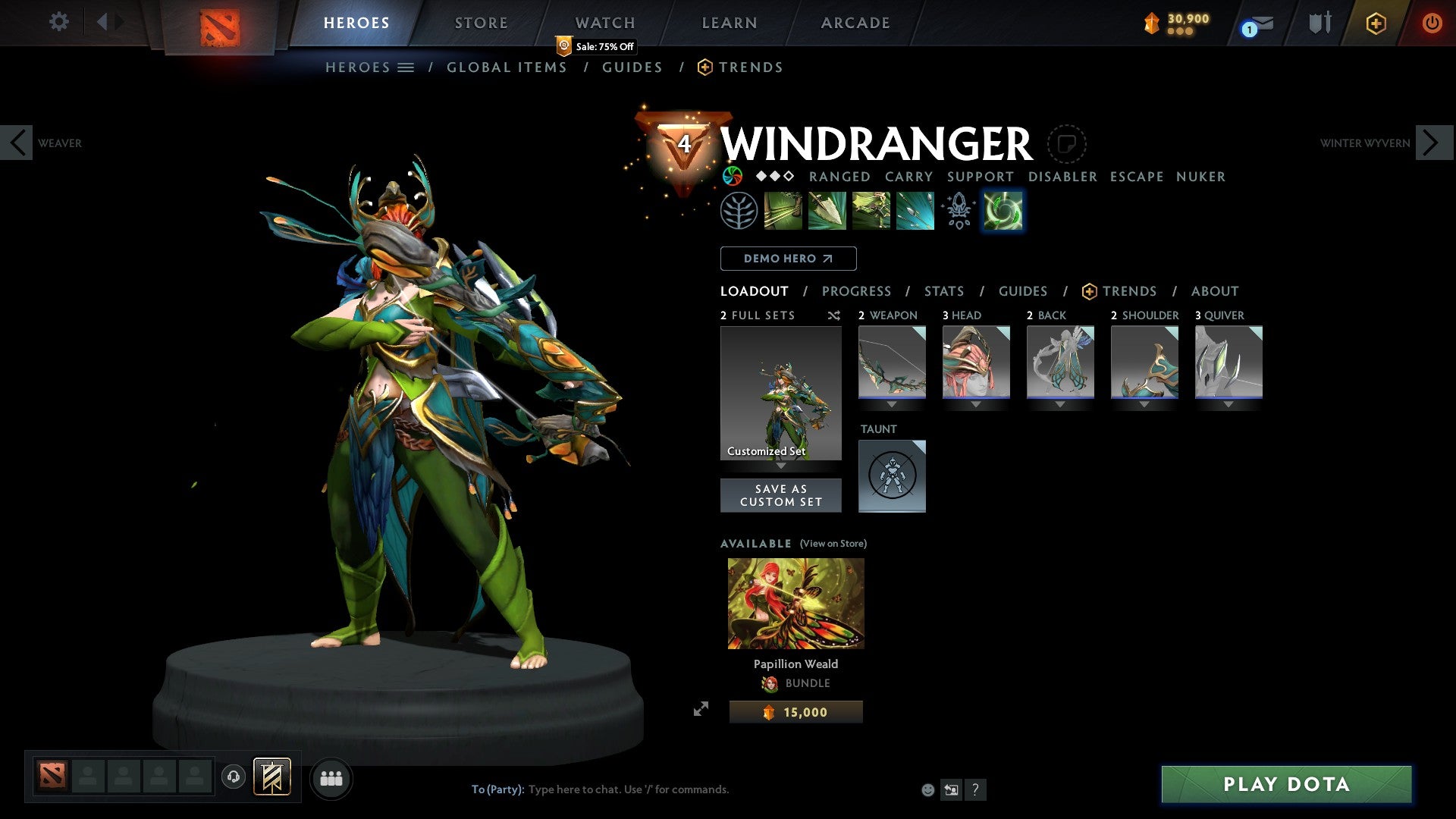Click the armory shield icon in top bar

click(x=1320, y=22)
